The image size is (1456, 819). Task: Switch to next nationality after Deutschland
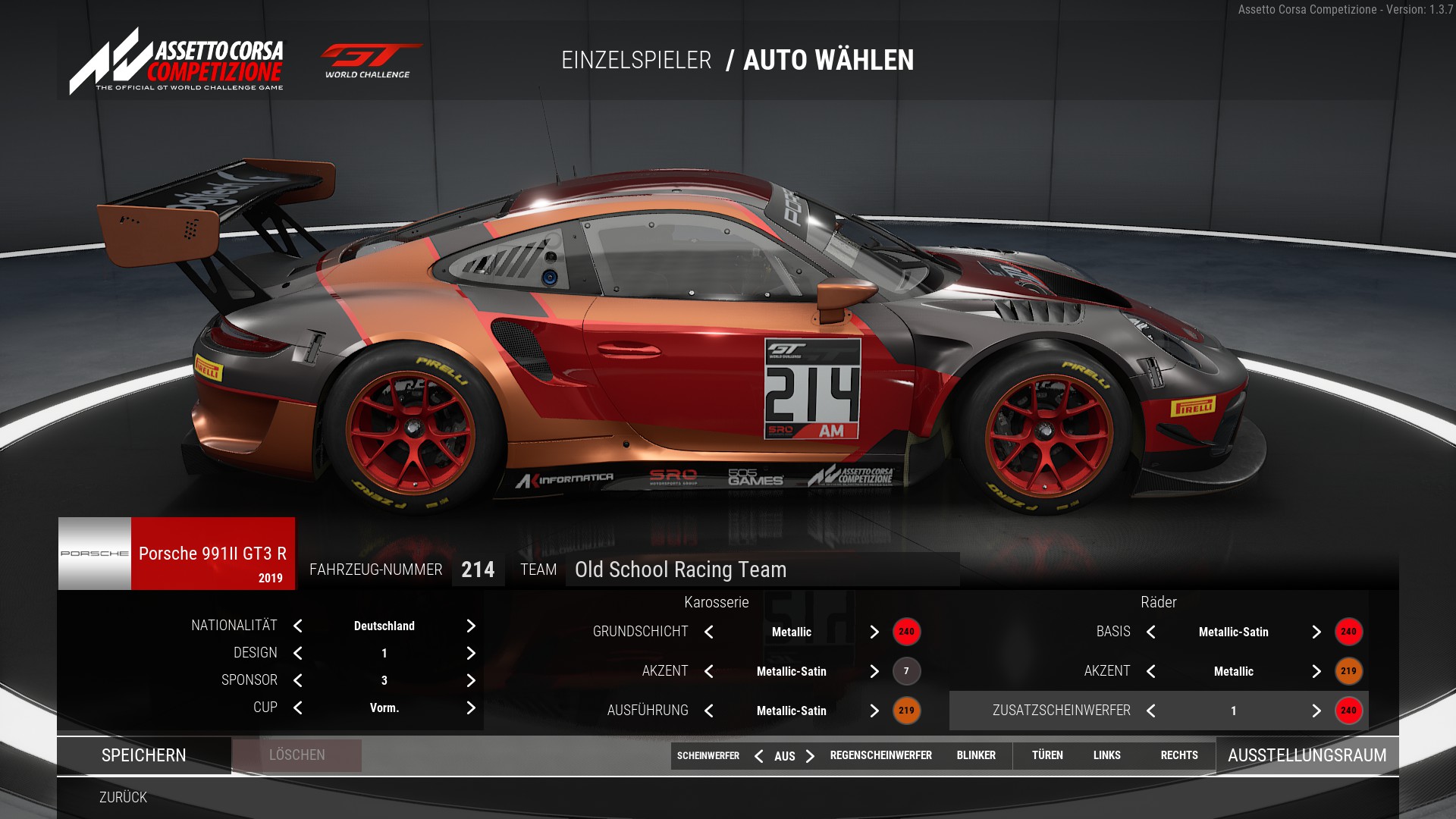click(x=471, y=626)
